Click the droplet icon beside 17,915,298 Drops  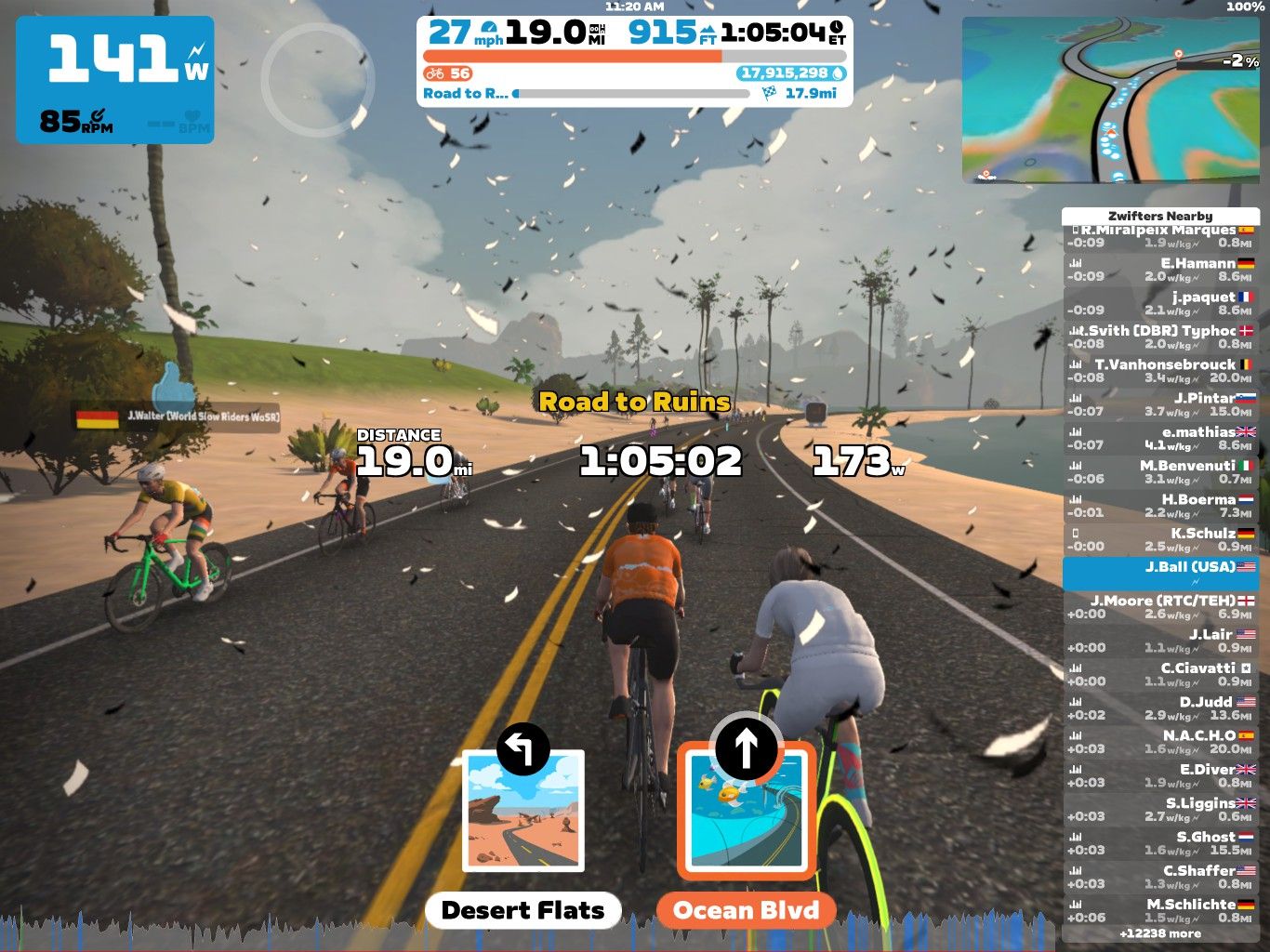[836, 73]
